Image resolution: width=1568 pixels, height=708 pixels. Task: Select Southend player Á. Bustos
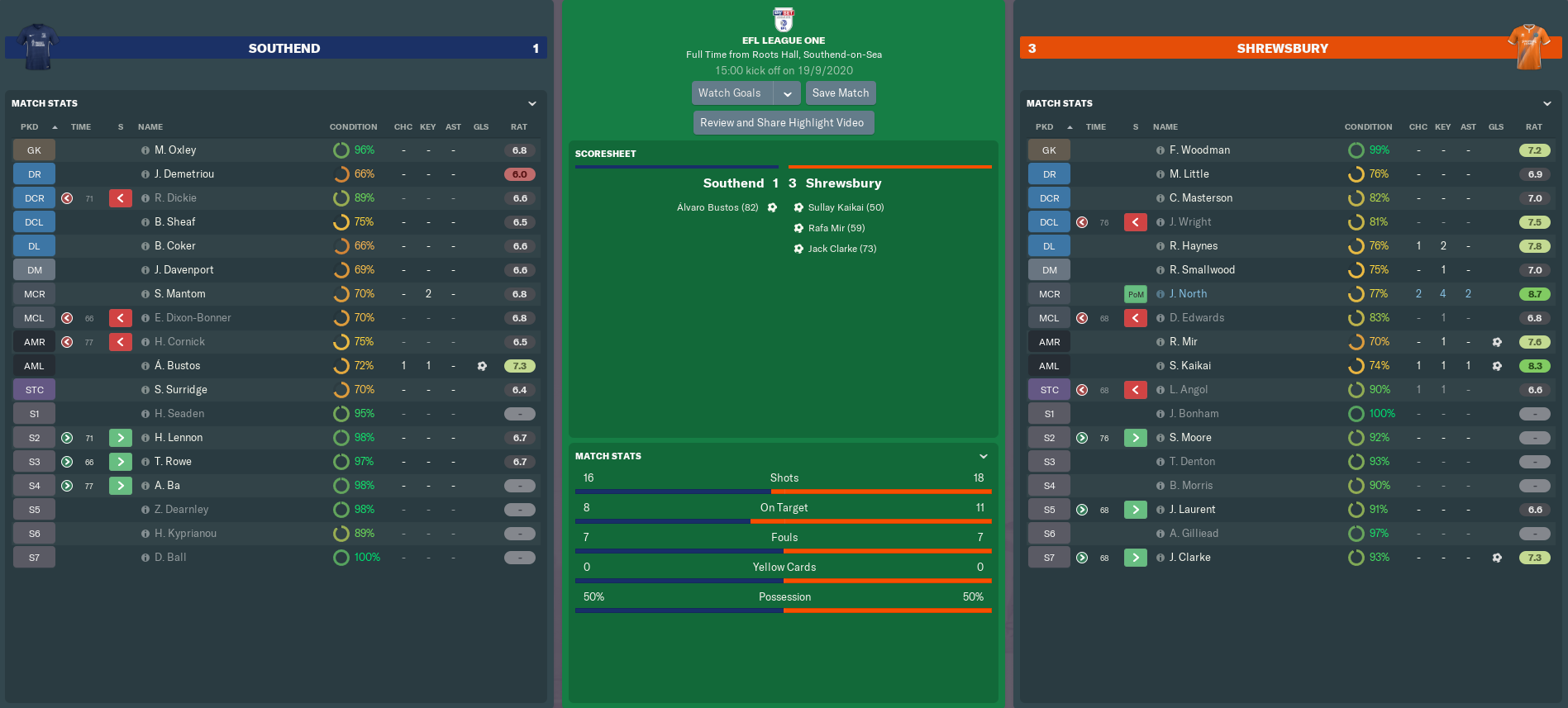(x=177, y=366)
